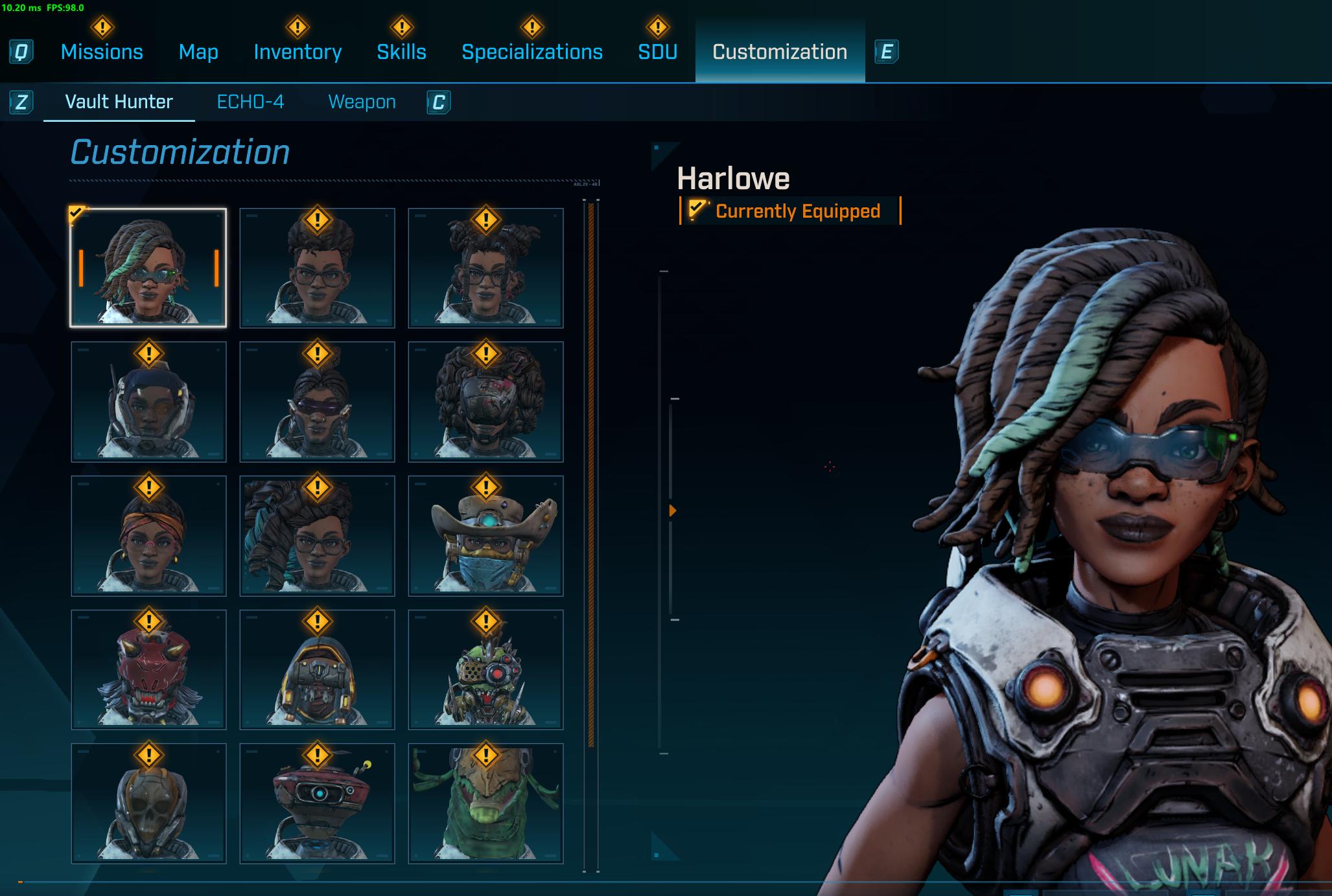The height and width of the screenshot is (896, 1332).
Task: Open the Missions tab
Action: (x=102, y=52)
